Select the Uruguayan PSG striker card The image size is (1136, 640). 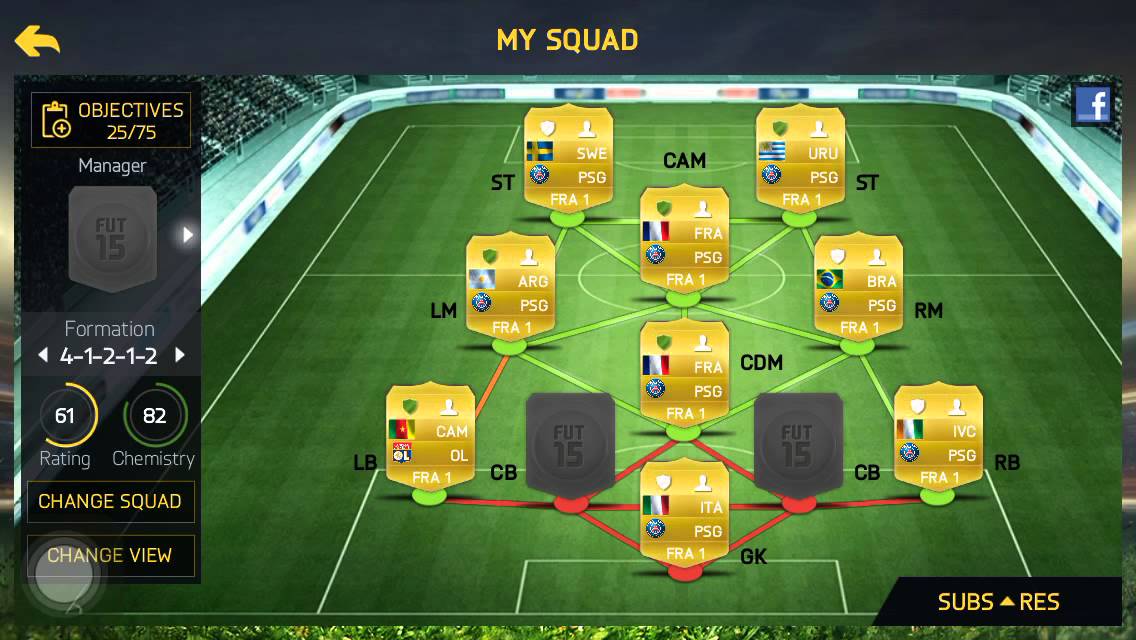800,157
